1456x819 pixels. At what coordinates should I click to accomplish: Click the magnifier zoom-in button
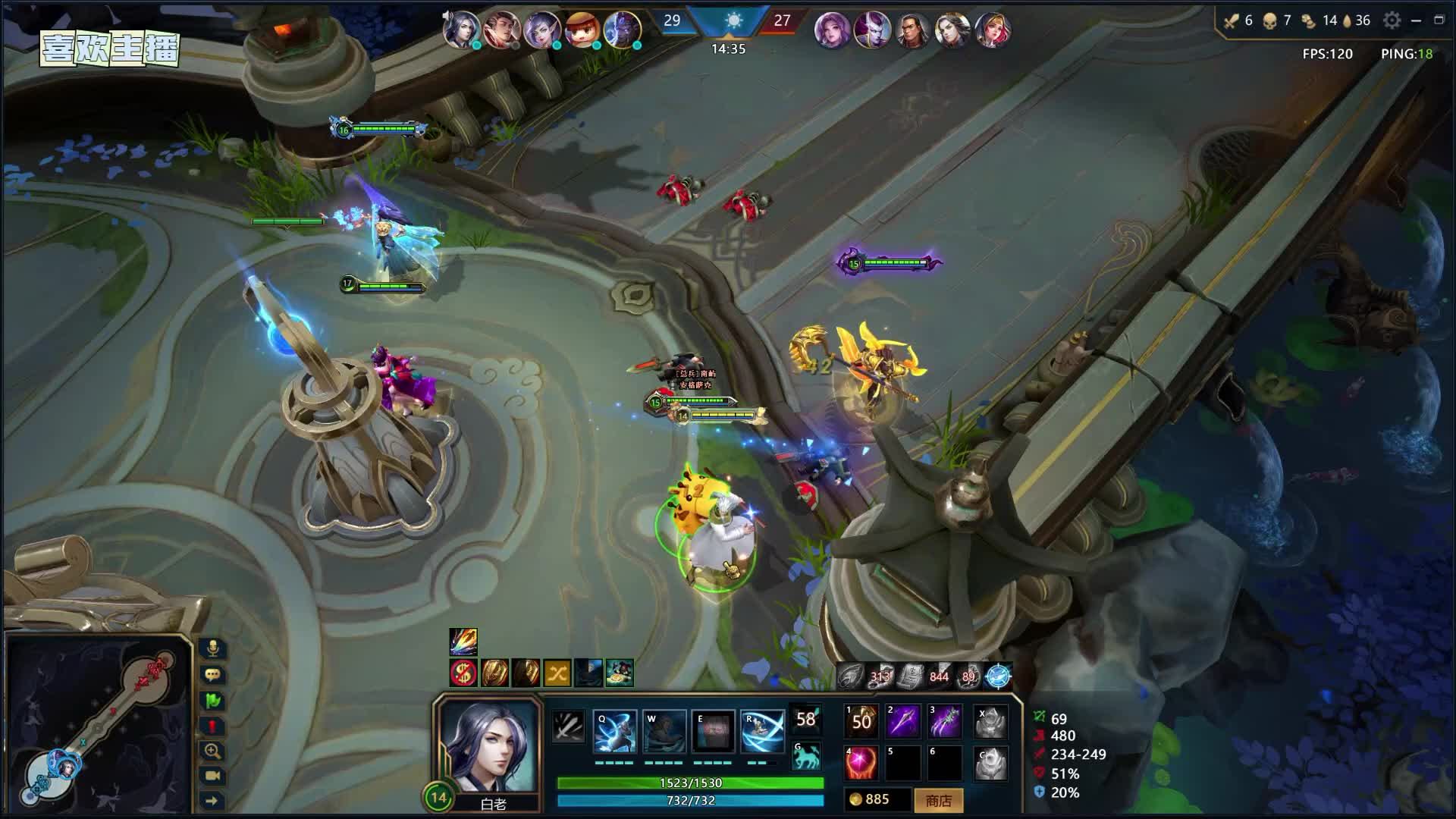coord(213,751)
